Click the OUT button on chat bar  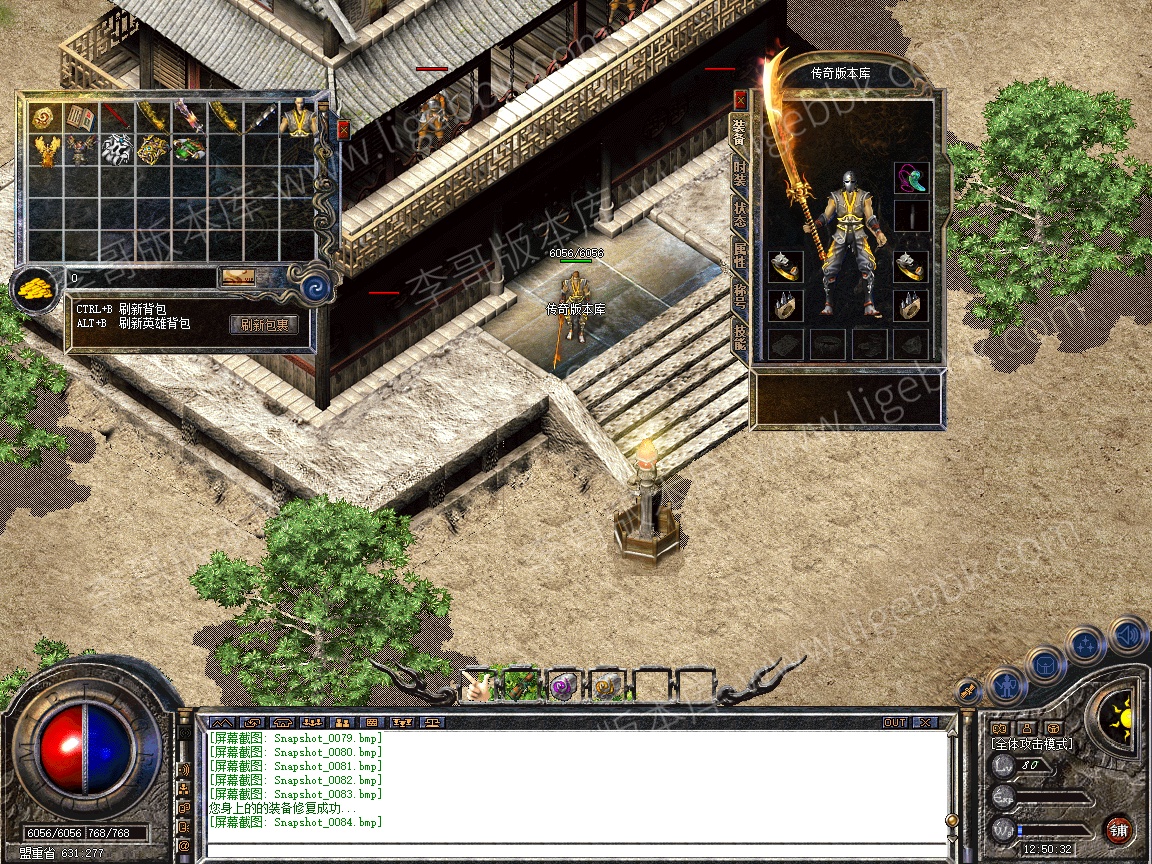[894, 722]
